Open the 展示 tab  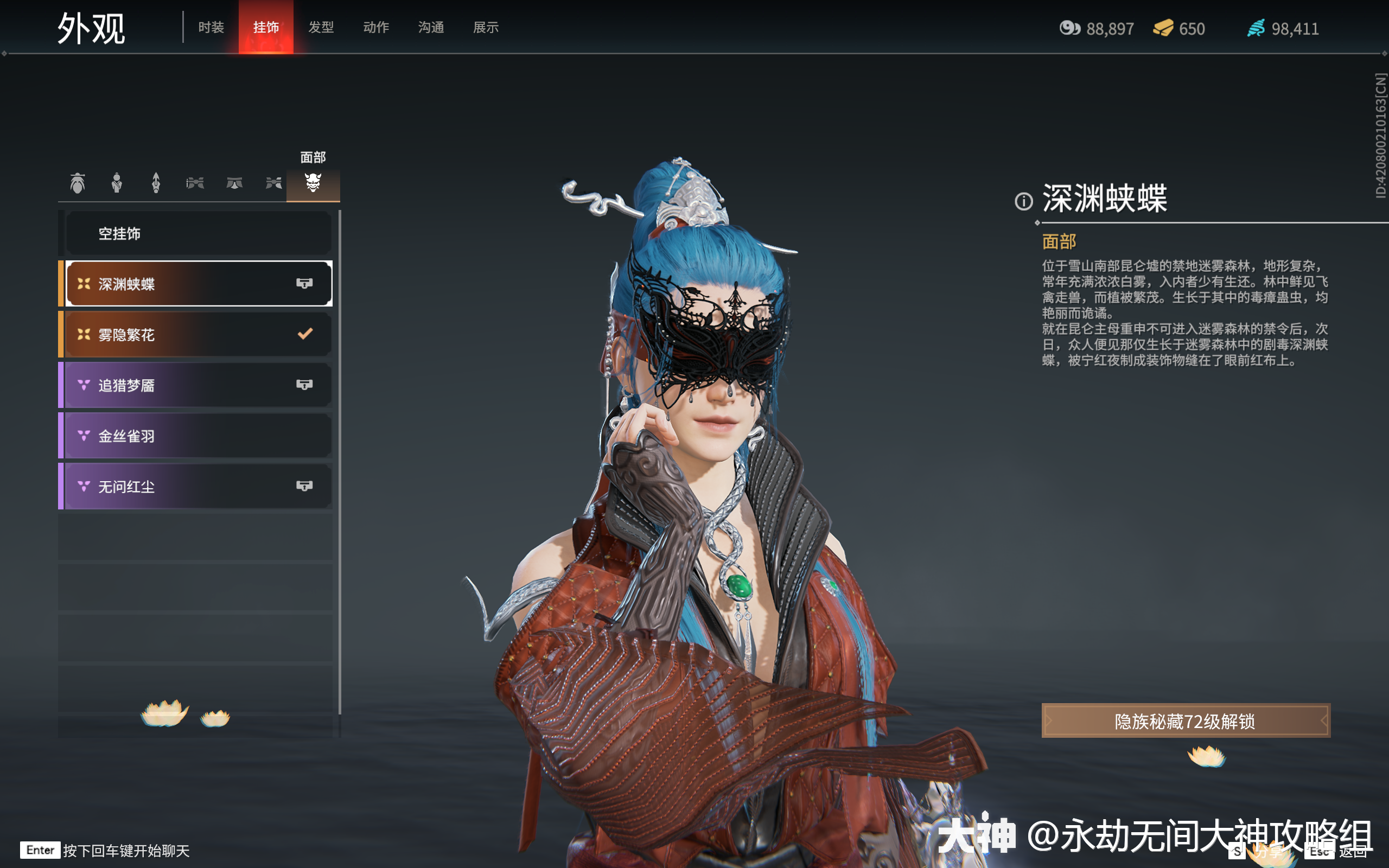(485, 27)
